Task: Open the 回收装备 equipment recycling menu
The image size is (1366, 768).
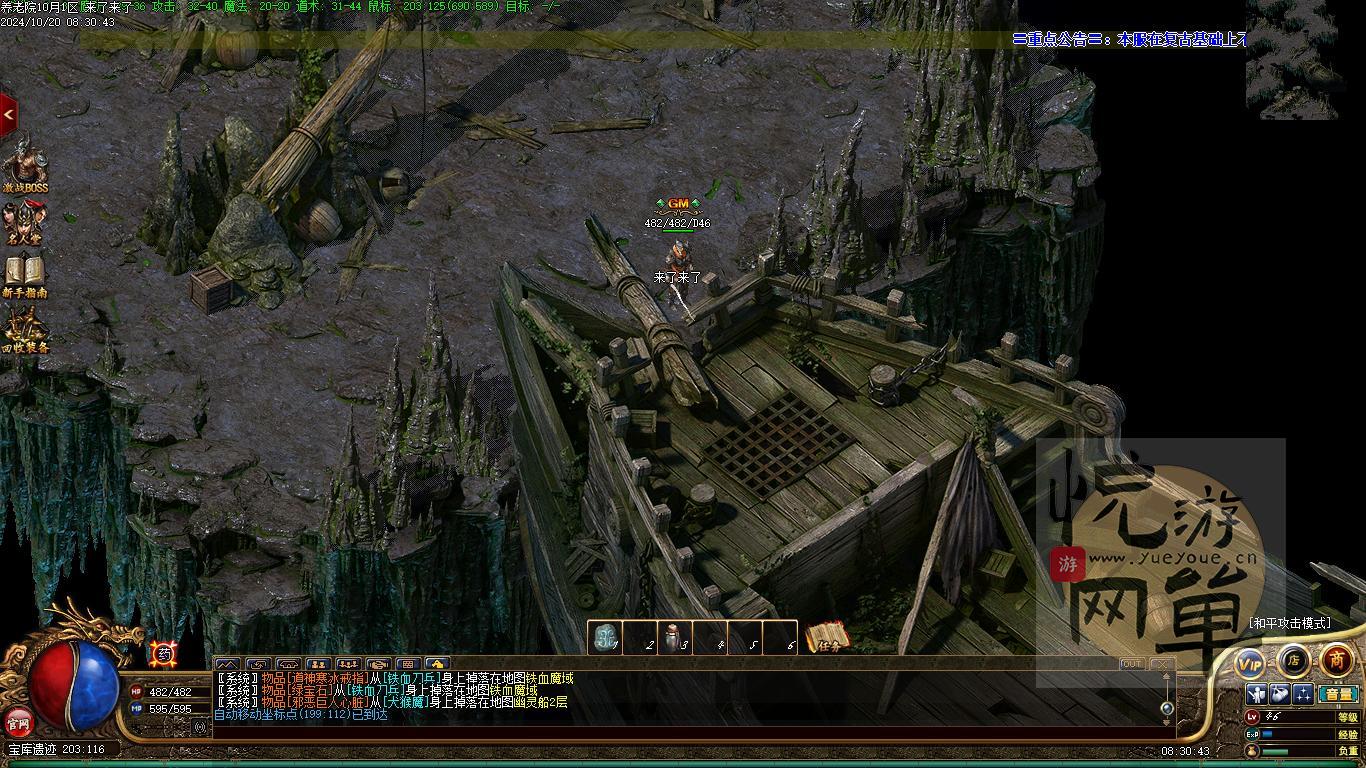Action: click(25, 330)
